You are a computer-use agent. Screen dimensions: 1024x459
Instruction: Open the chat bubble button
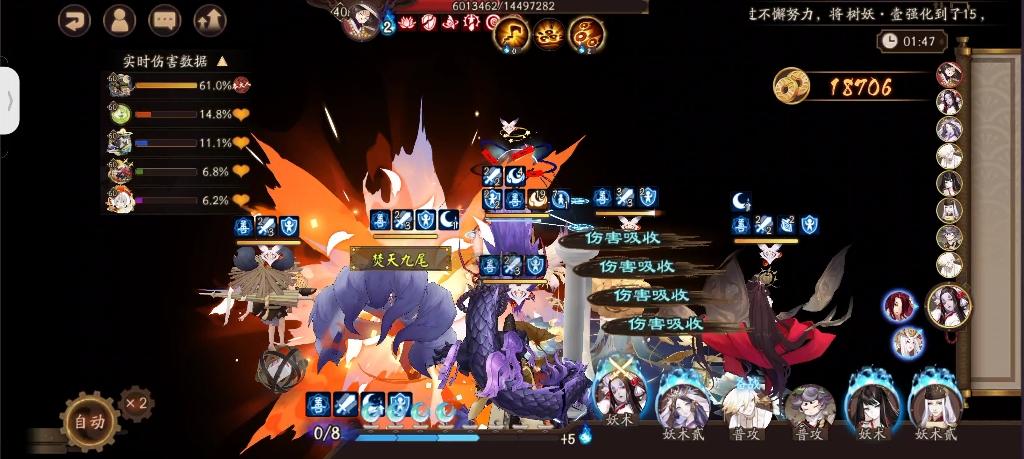[x=164, y=20]
